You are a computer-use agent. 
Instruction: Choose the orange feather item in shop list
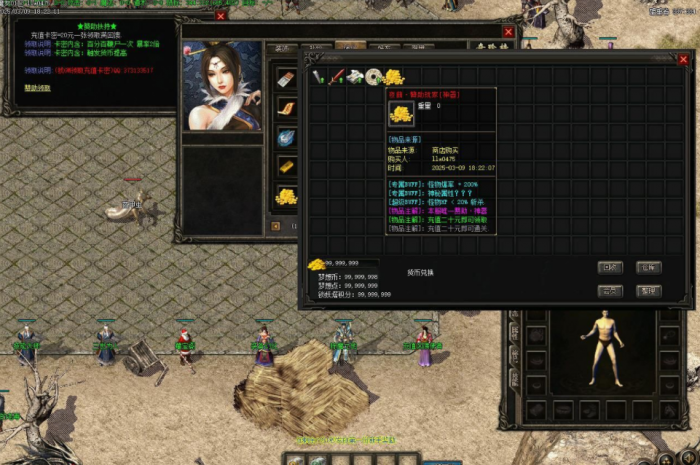[x=286, y=108]
